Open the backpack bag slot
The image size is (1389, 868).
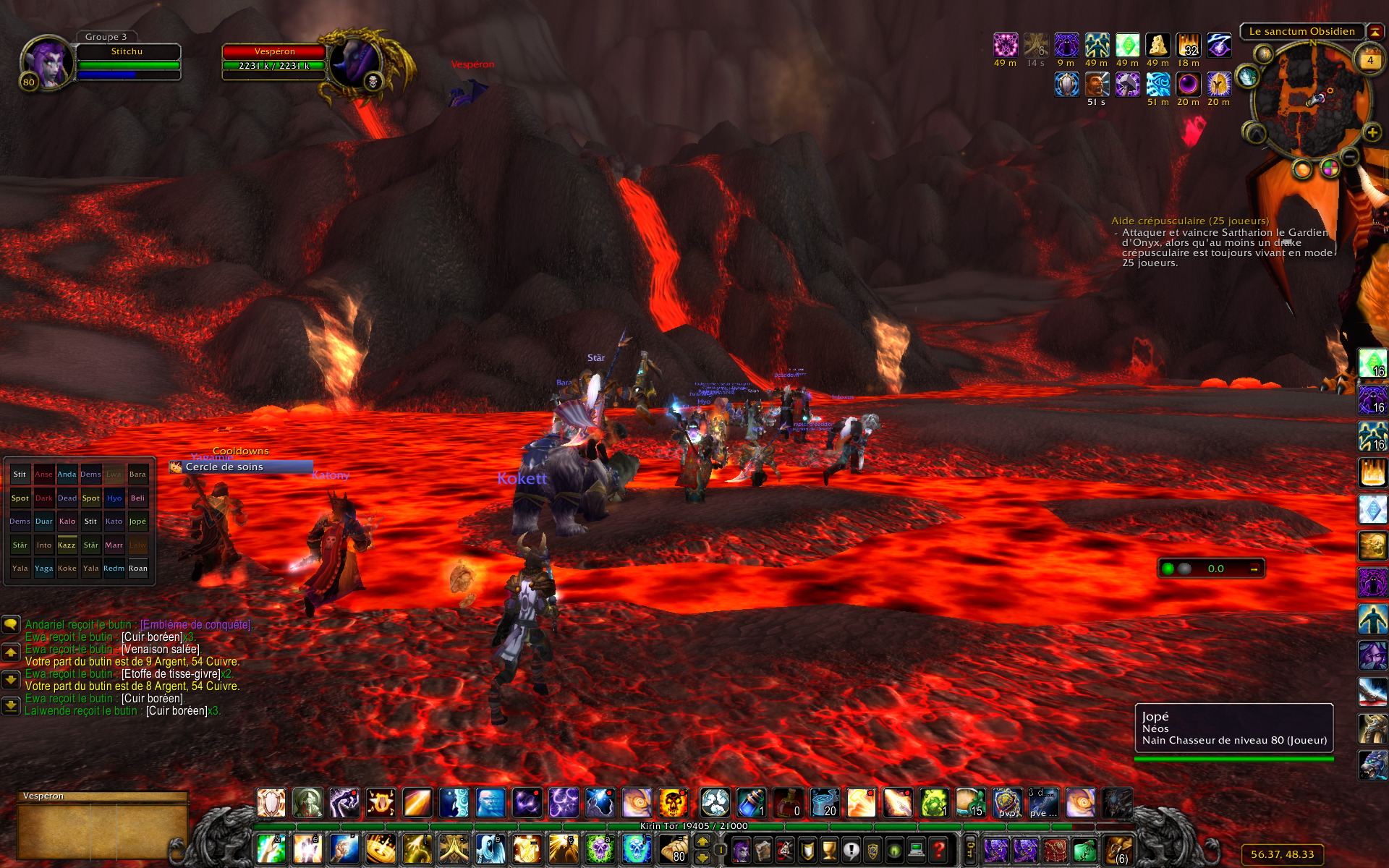[x=1118, y=850]
